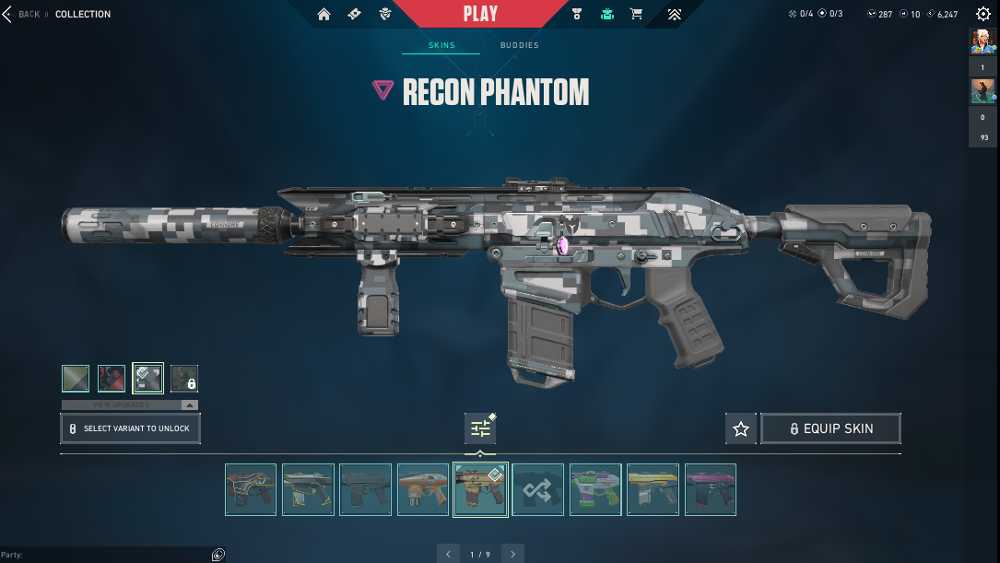The height and width of the screenshot is (563, 1000).
Task: Select the green default variant swatch
Action: pos(76,378)
